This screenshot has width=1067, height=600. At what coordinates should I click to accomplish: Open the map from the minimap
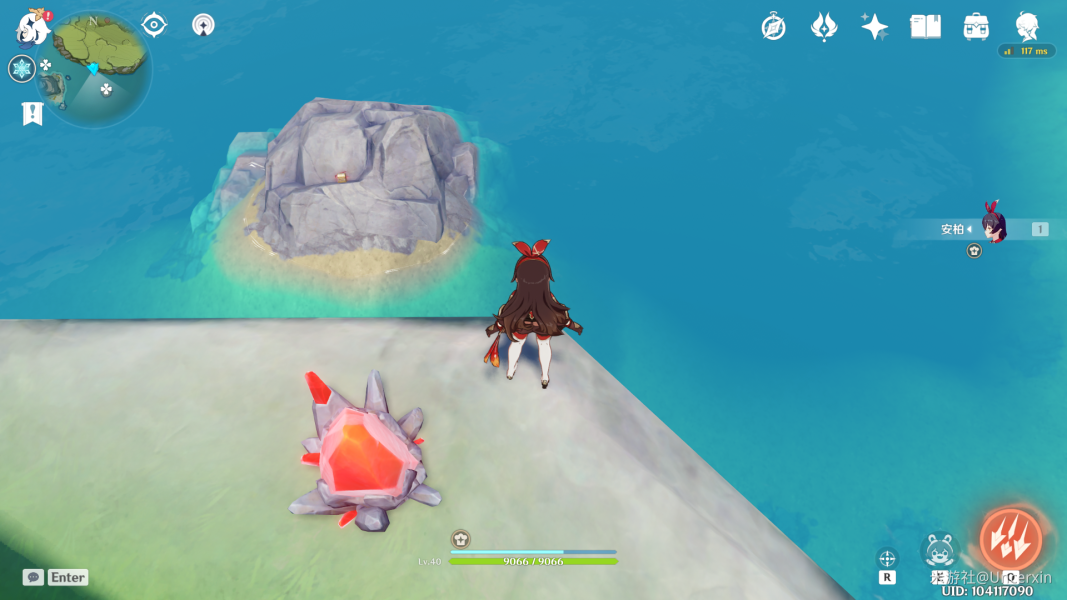tap(95, 68)
